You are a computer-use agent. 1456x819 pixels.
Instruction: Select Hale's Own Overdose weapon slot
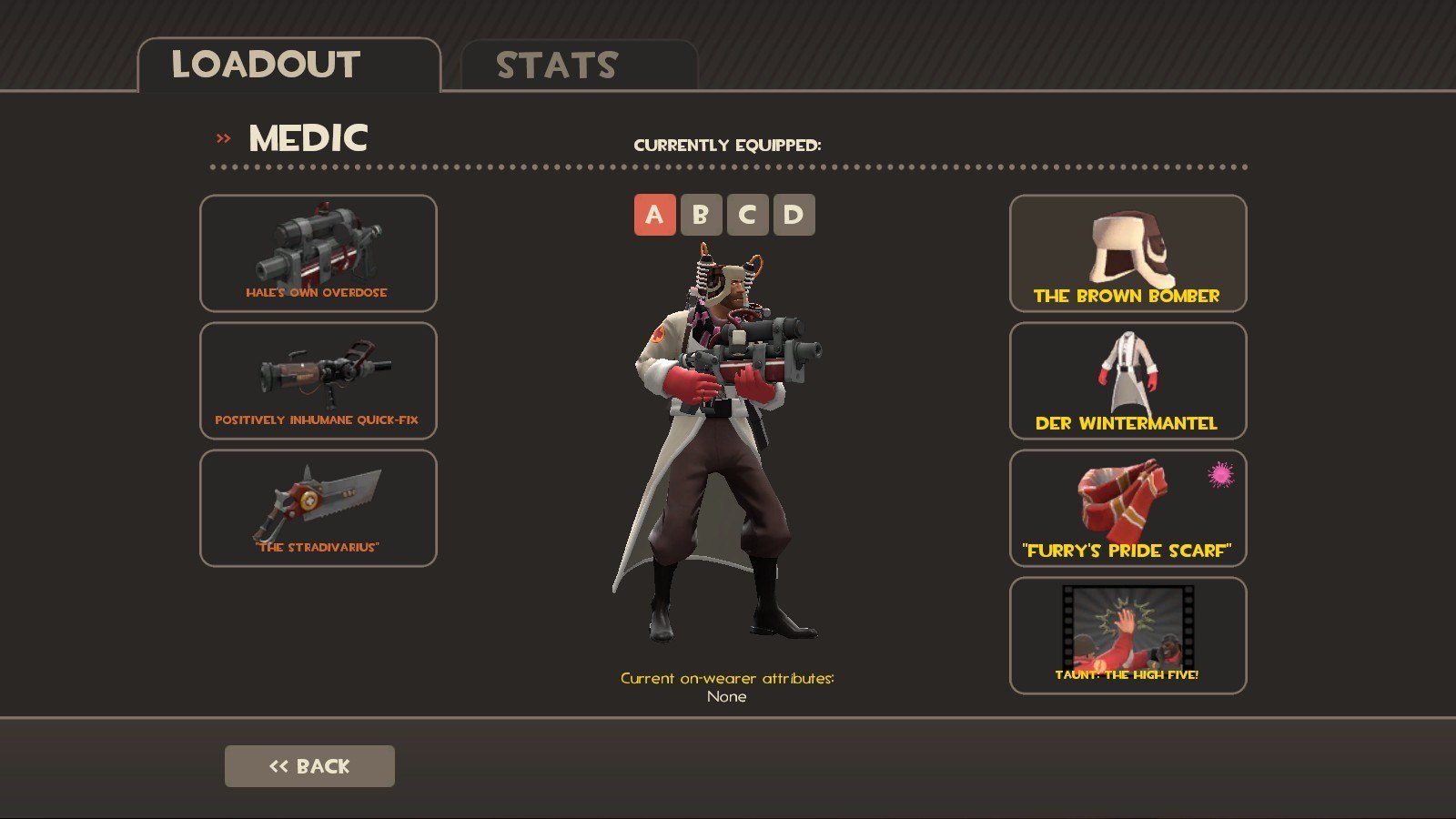tap(318, 253)
